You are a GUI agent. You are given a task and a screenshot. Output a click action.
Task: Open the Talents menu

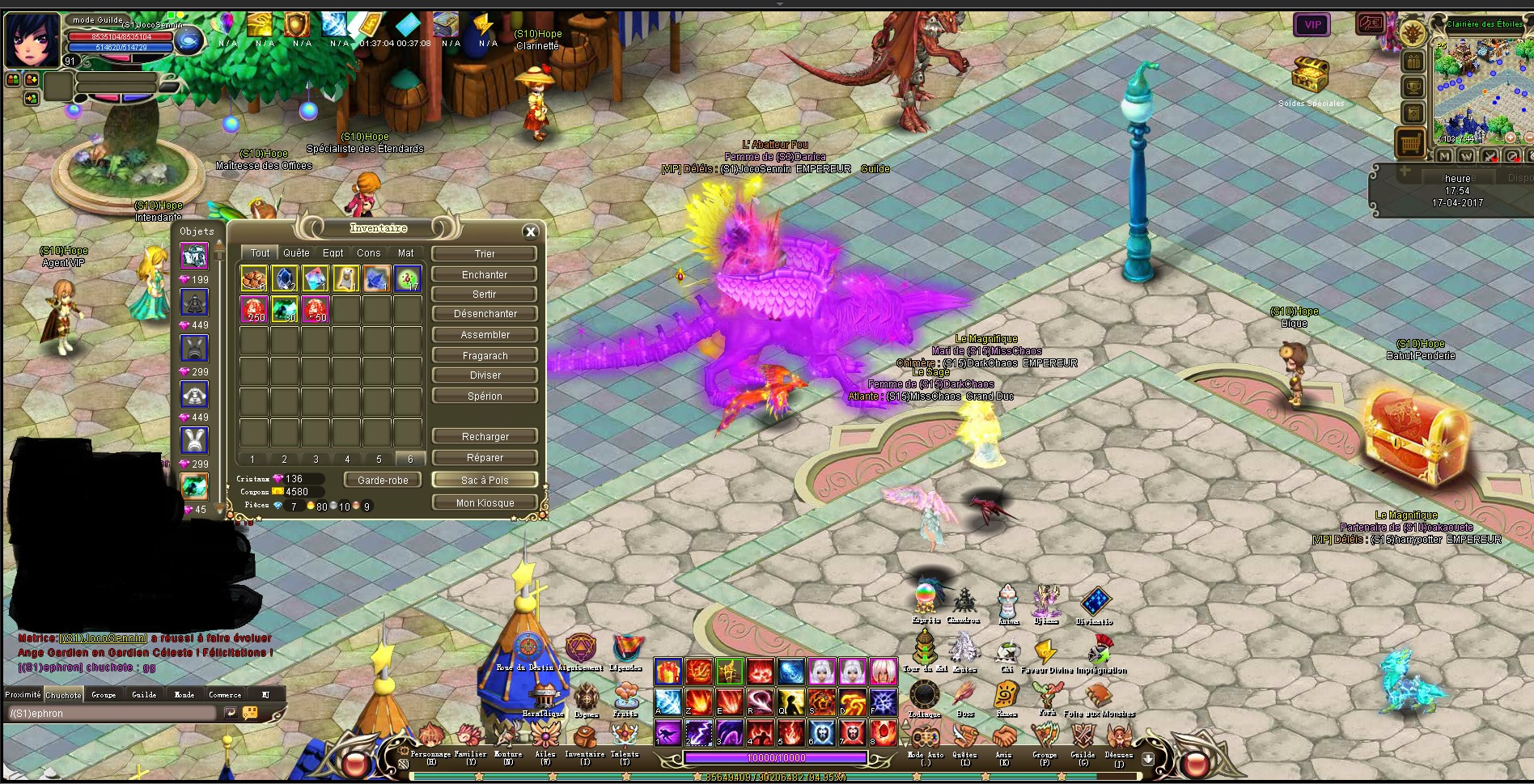(x=625, y=738)
